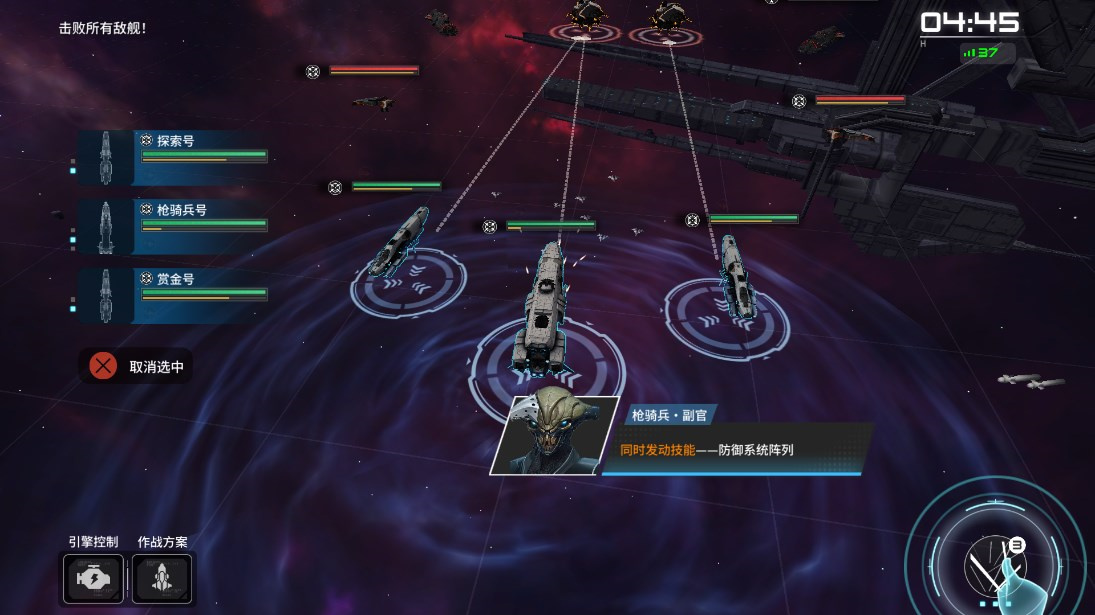Click the 取消选中 deselect button

coord(137,366)
